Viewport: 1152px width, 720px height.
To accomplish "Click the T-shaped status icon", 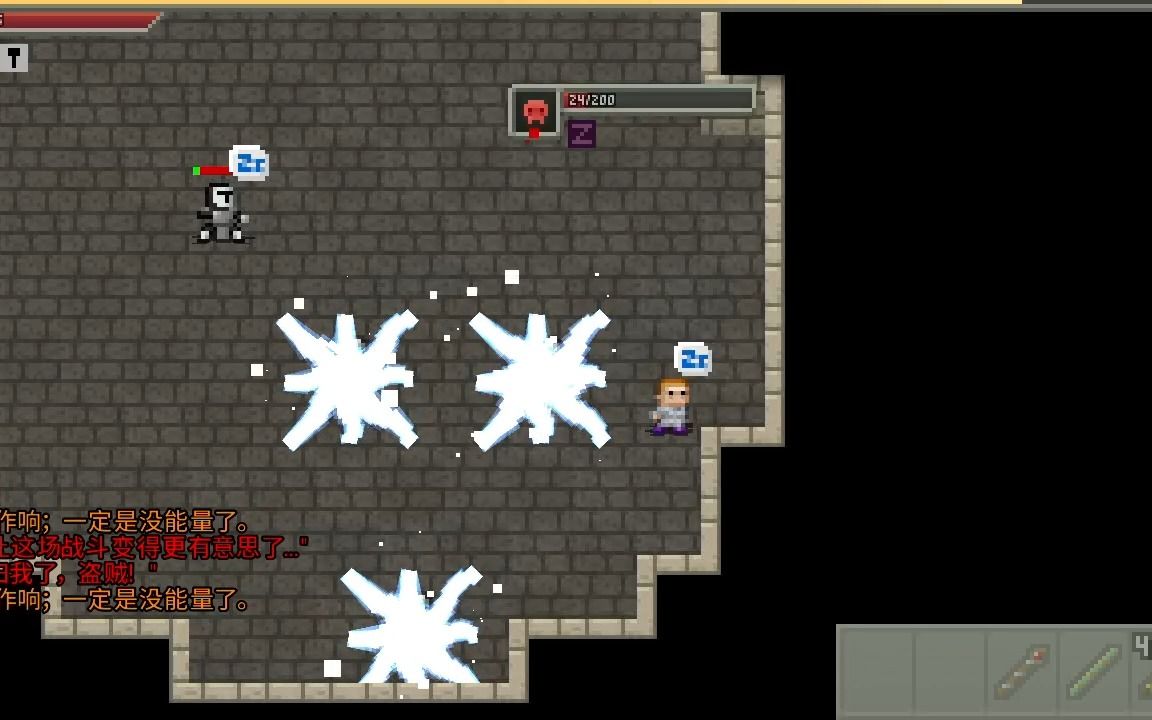I will pos(13,58).
